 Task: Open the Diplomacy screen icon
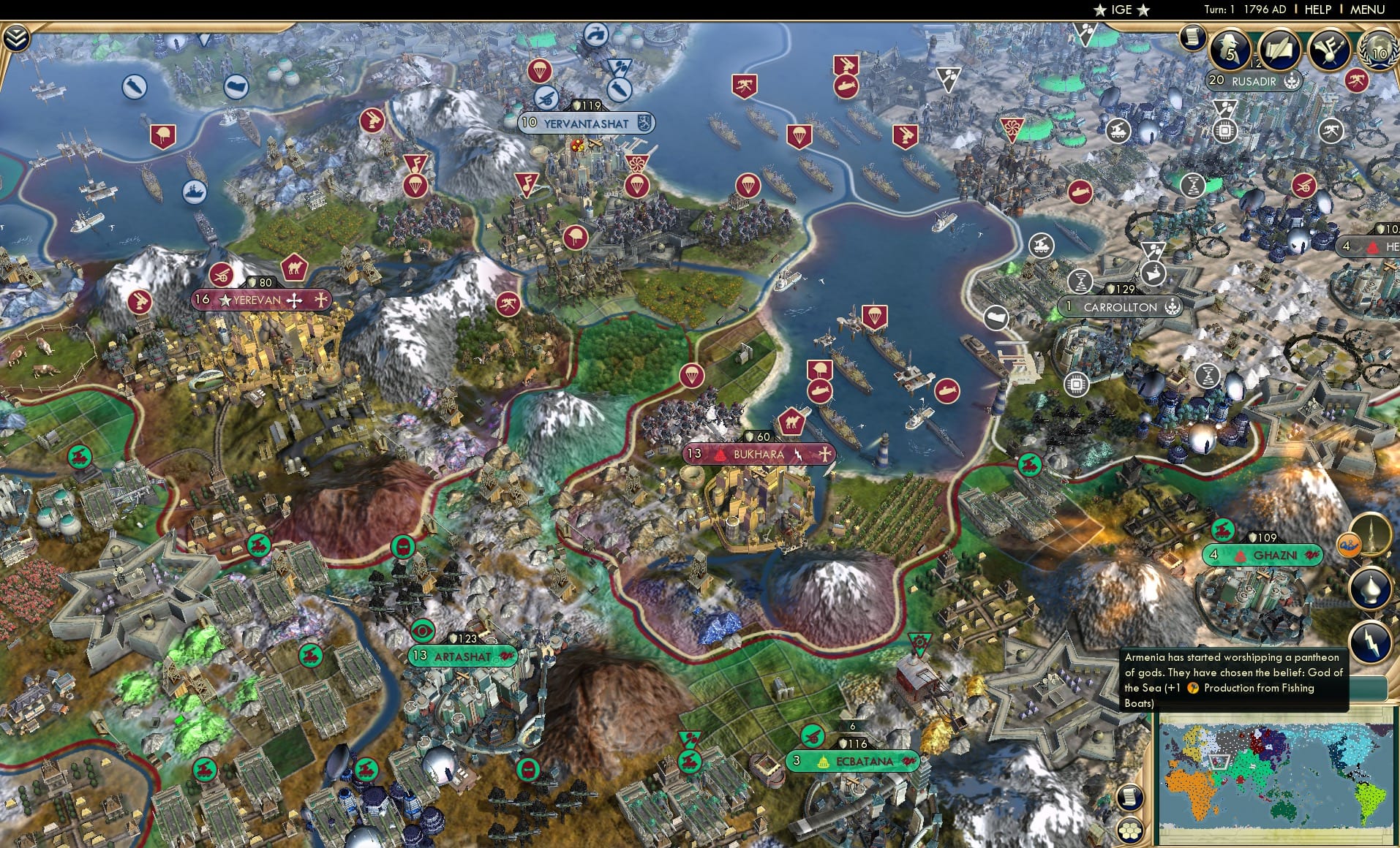[x=1378, y=50]
